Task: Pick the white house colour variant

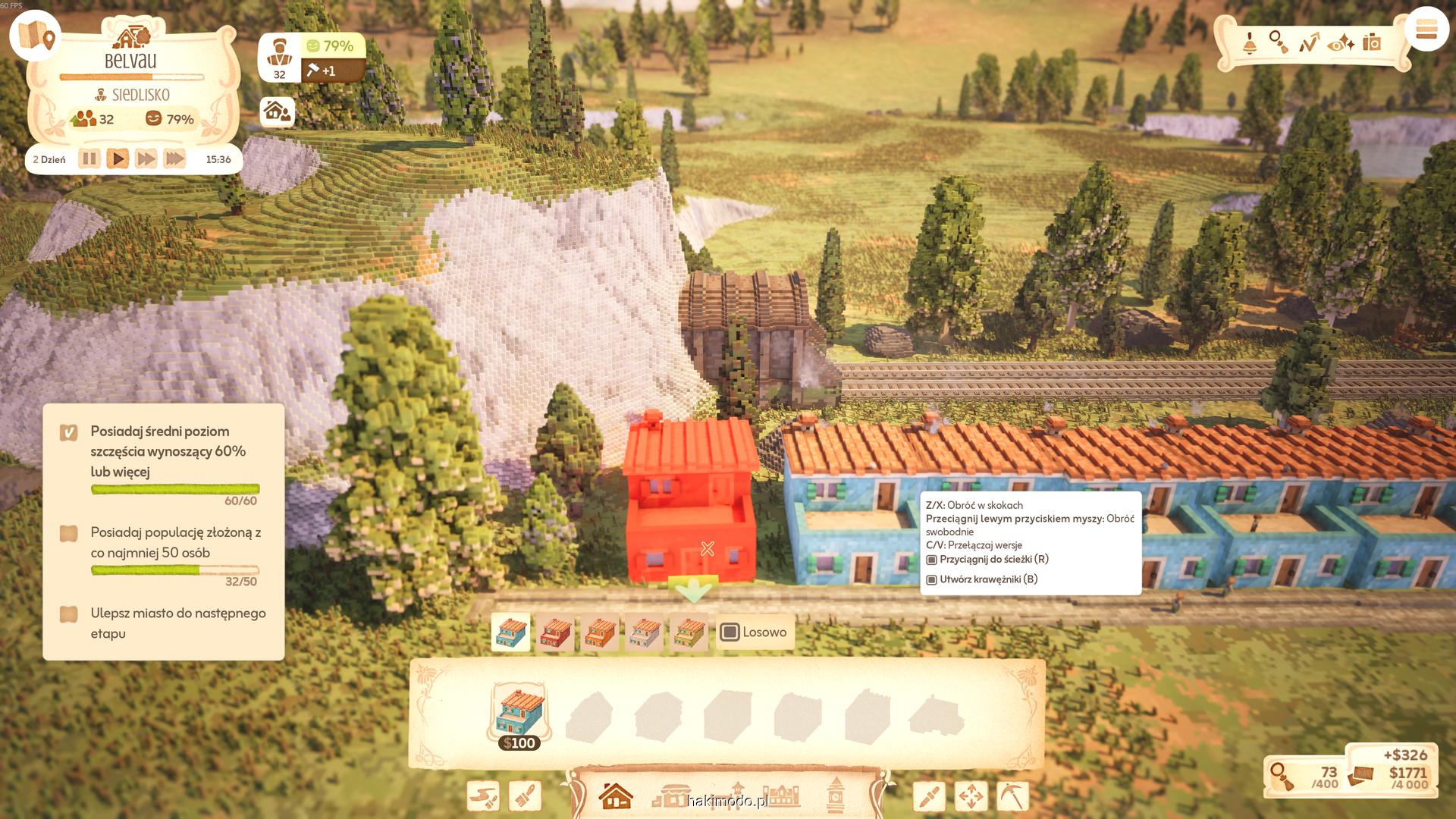Action: click(x=645, y=632)
